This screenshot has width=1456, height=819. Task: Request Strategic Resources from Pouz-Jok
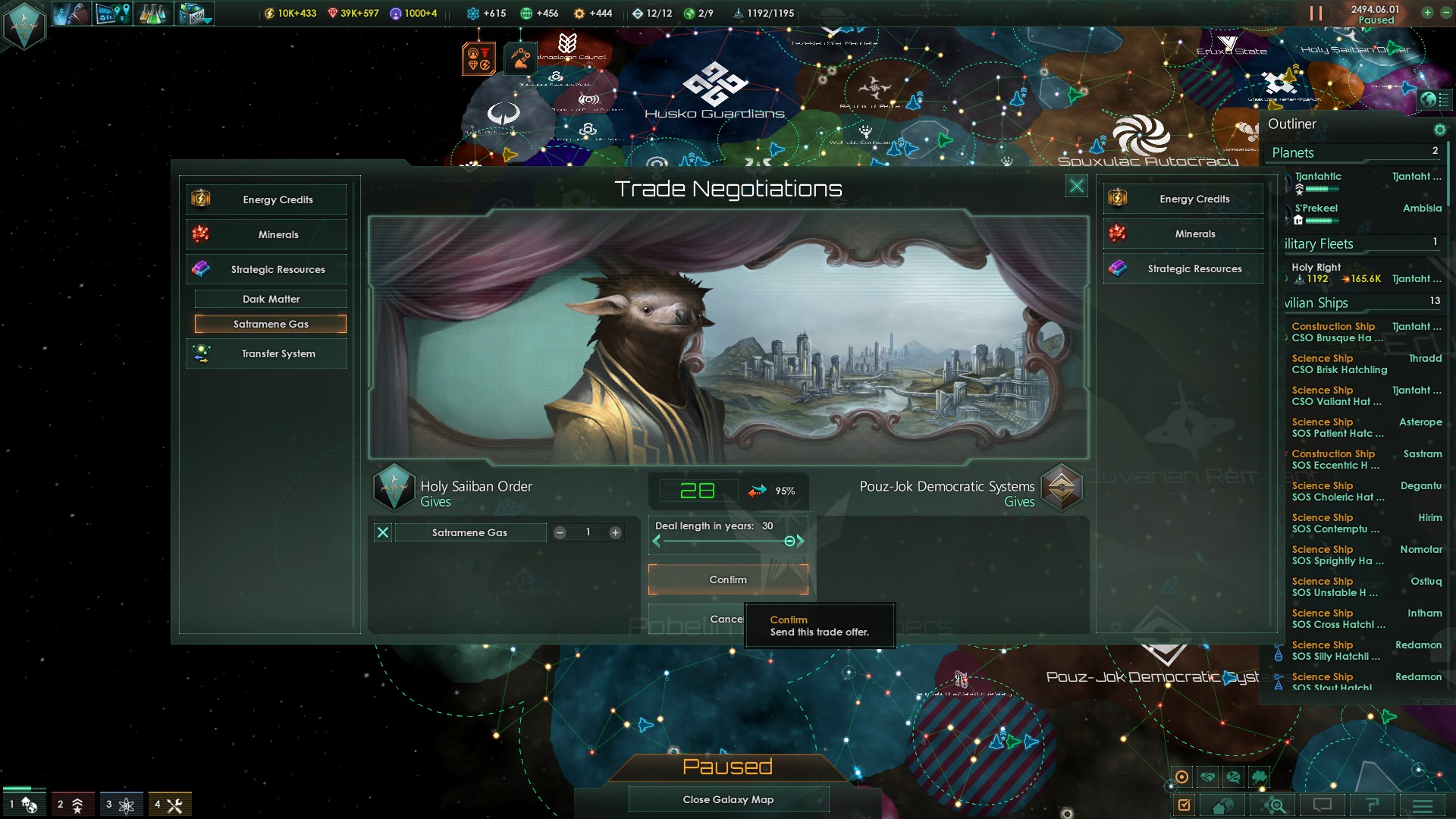coord(1183,268)
